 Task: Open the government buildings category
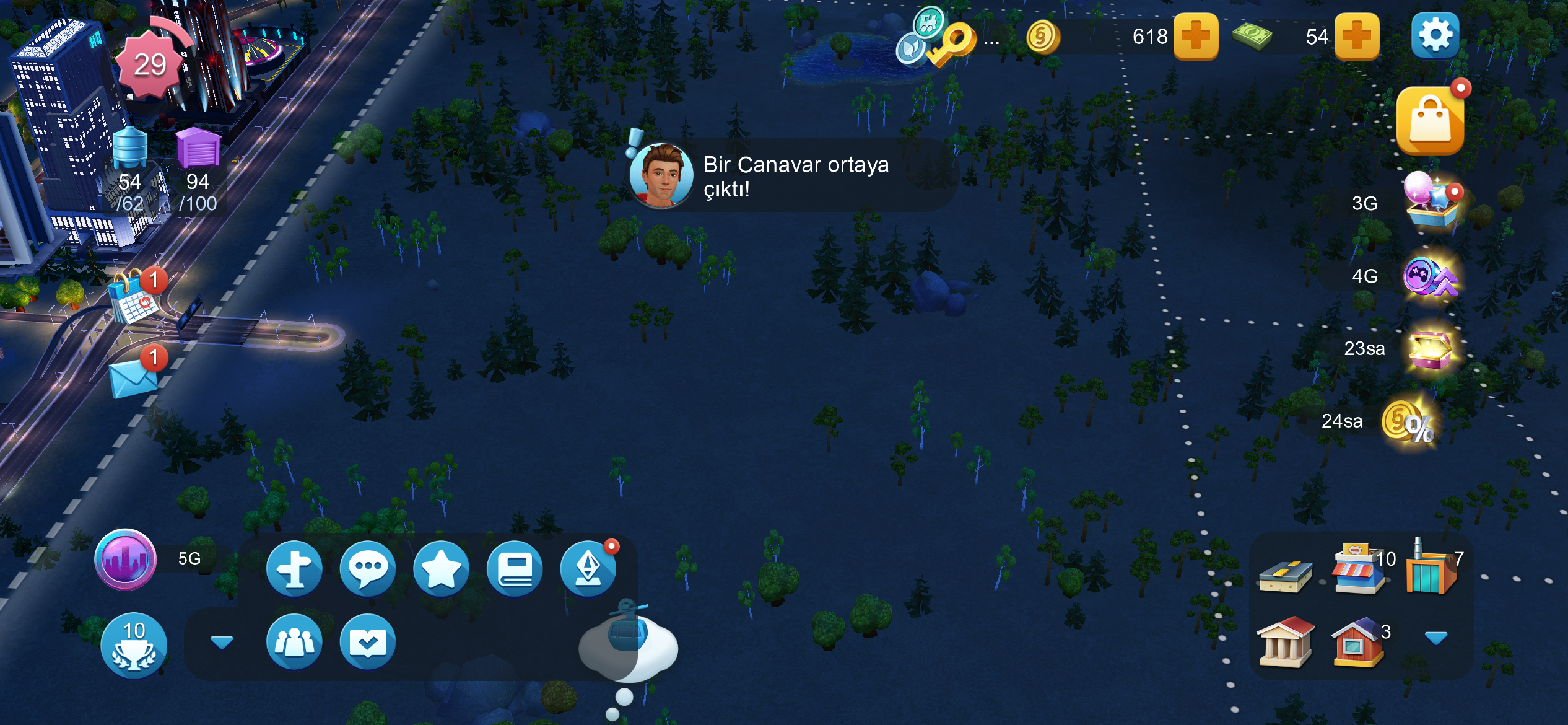1286,642
